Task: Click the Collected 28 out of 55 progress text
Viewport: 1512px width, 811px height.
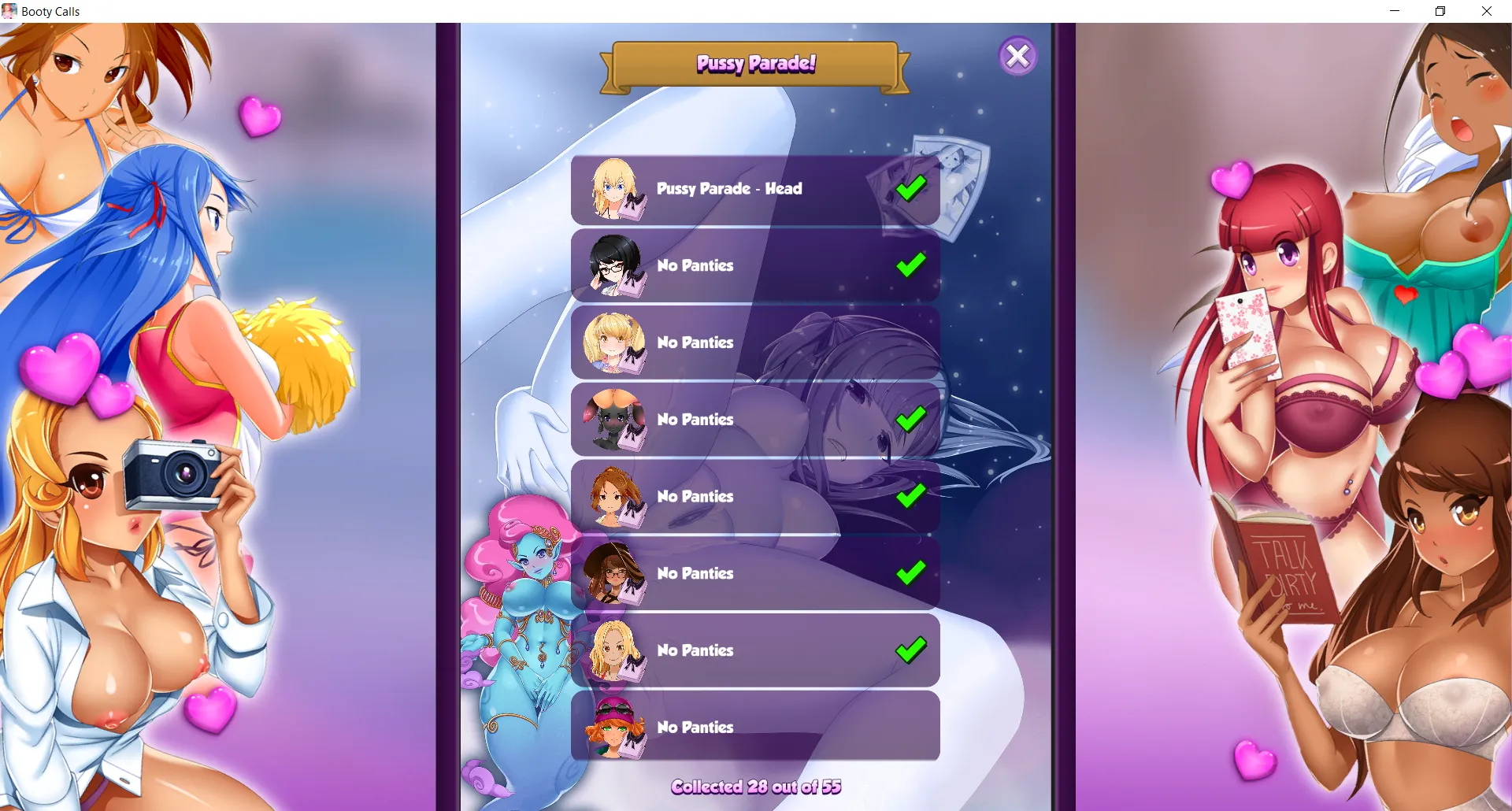Action: (x=756, y=786)
